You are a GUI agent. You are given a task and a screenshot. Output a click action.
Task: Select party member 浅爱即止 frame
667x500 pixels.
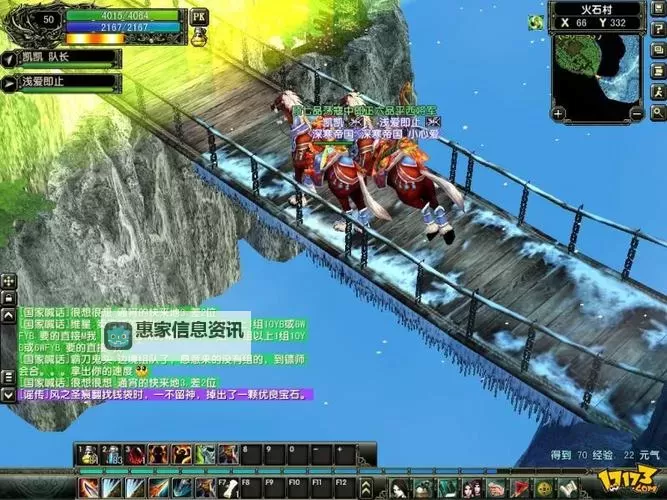62,83
